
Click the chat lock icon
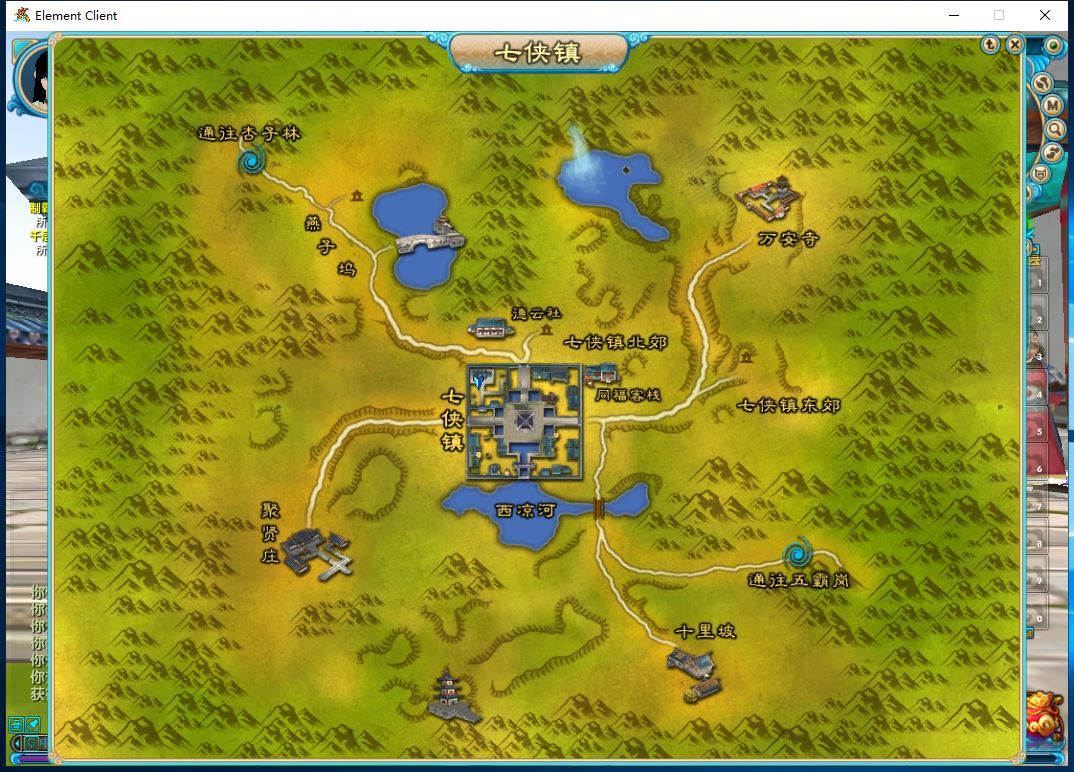coord(17,724)
